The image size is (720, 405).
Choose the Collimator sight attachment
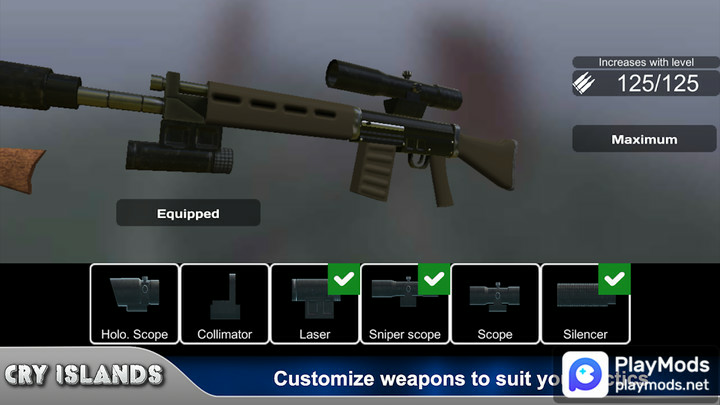point(224,303)
